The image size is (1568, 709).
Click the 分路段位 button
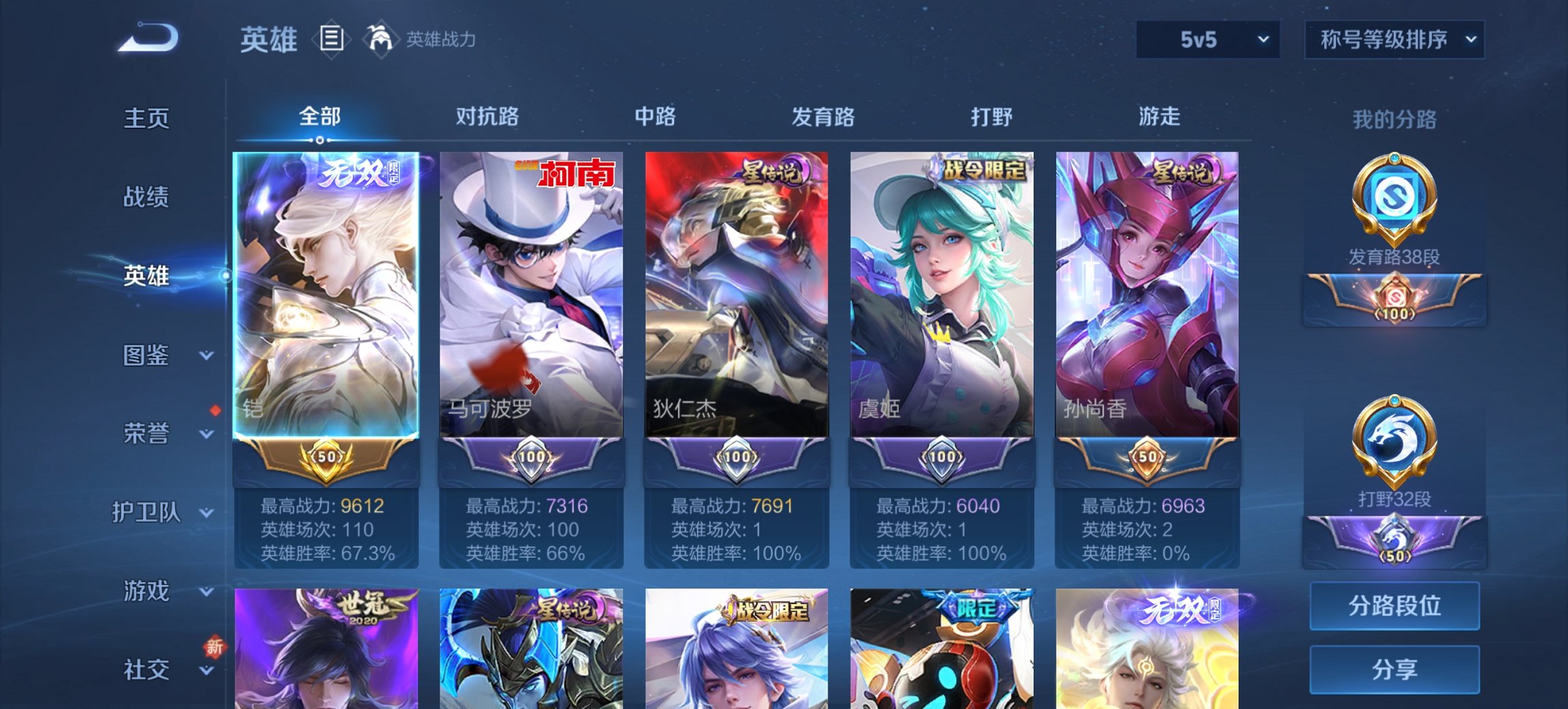coord(1394,607)
